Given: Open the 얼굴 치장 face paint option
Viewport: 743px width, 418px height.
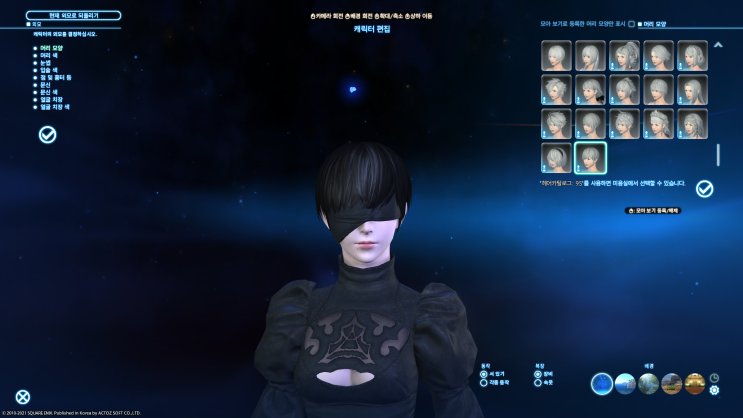Looking at the screenshot, I should pyautogui.click(x=48, y=98).
